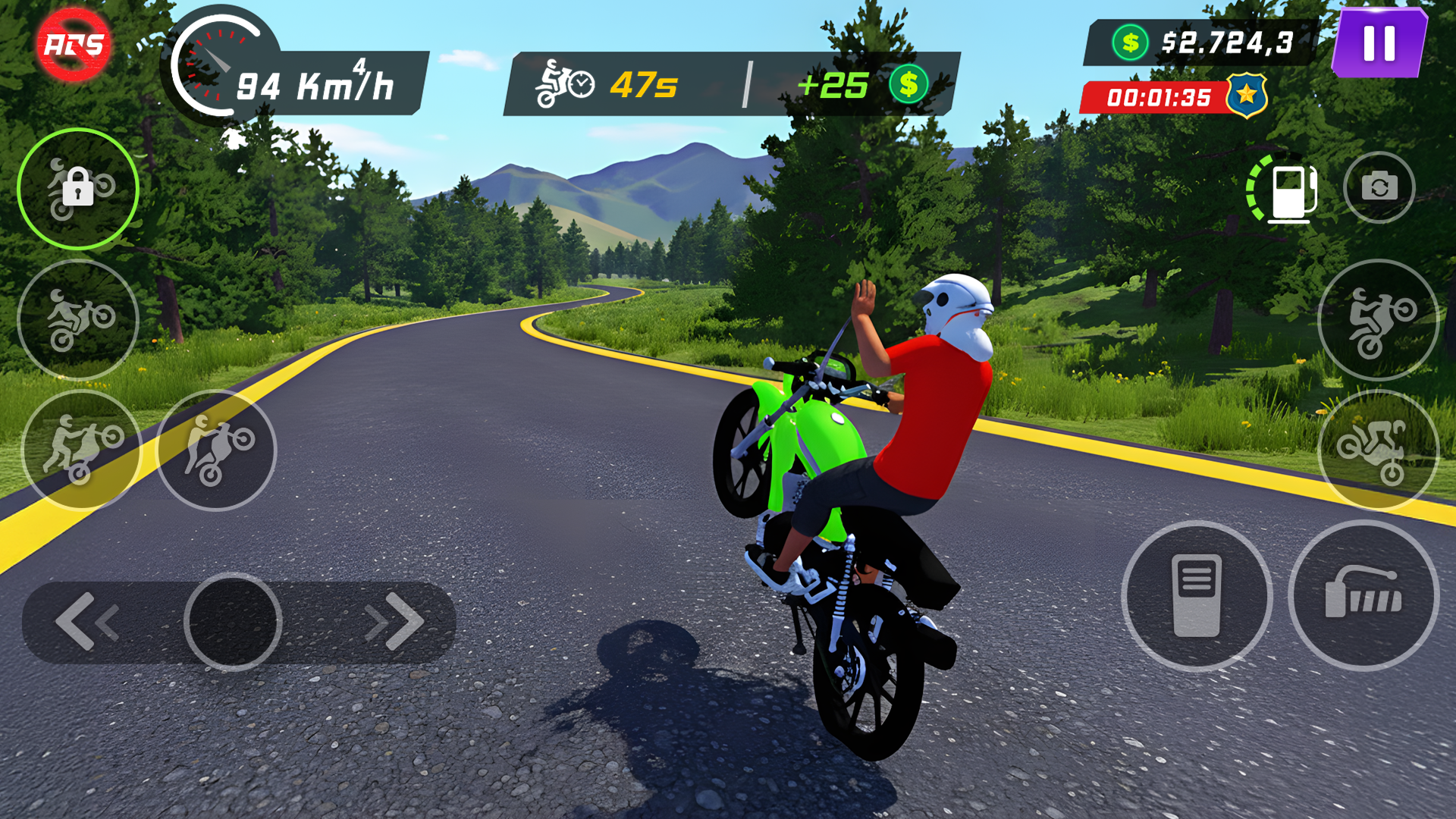Viewport: 1456px width, 819px height.
Task: Hit the brake pedal button
Action: 1196,596
